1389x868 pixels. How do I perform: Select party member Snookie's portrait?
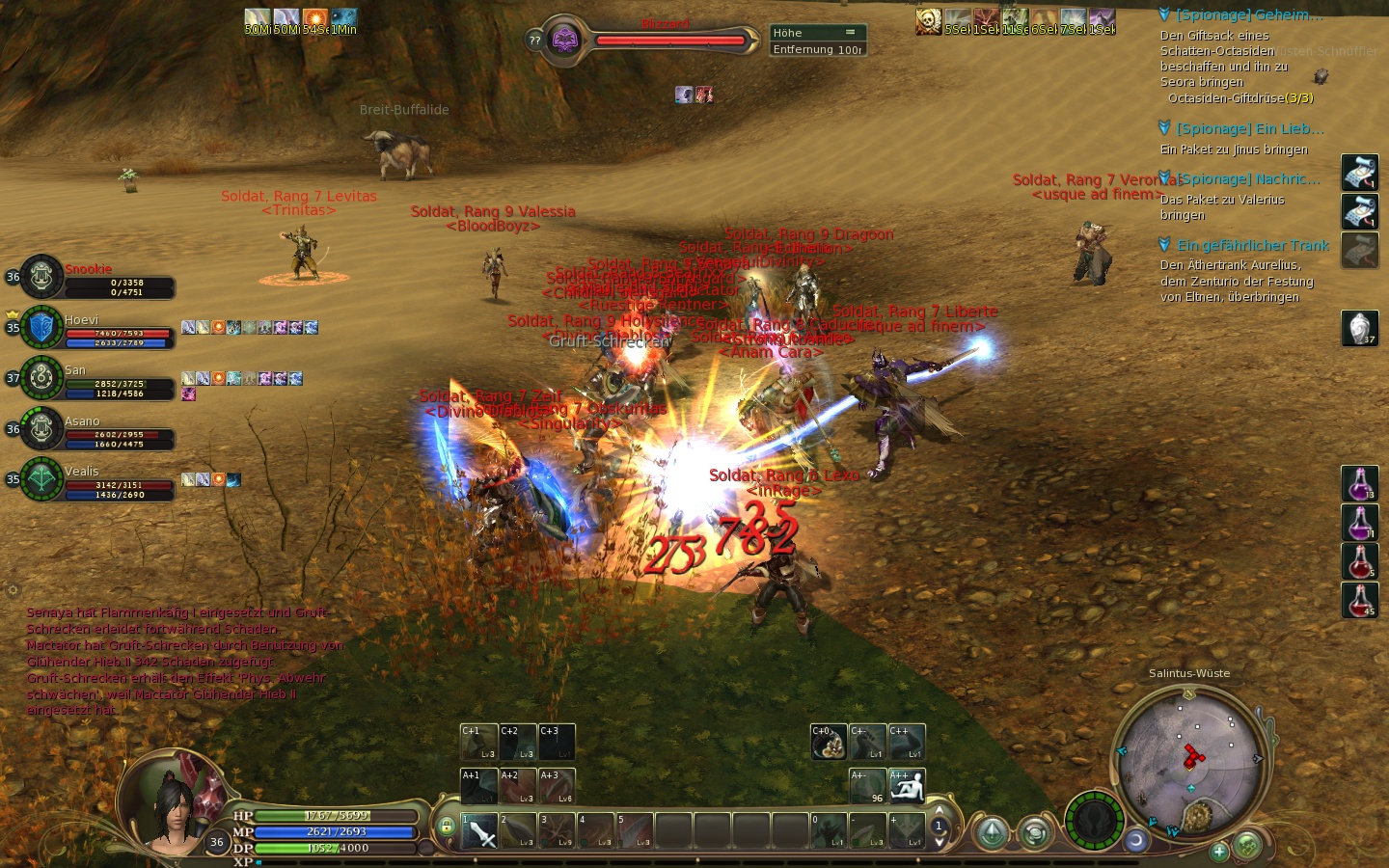41,276
